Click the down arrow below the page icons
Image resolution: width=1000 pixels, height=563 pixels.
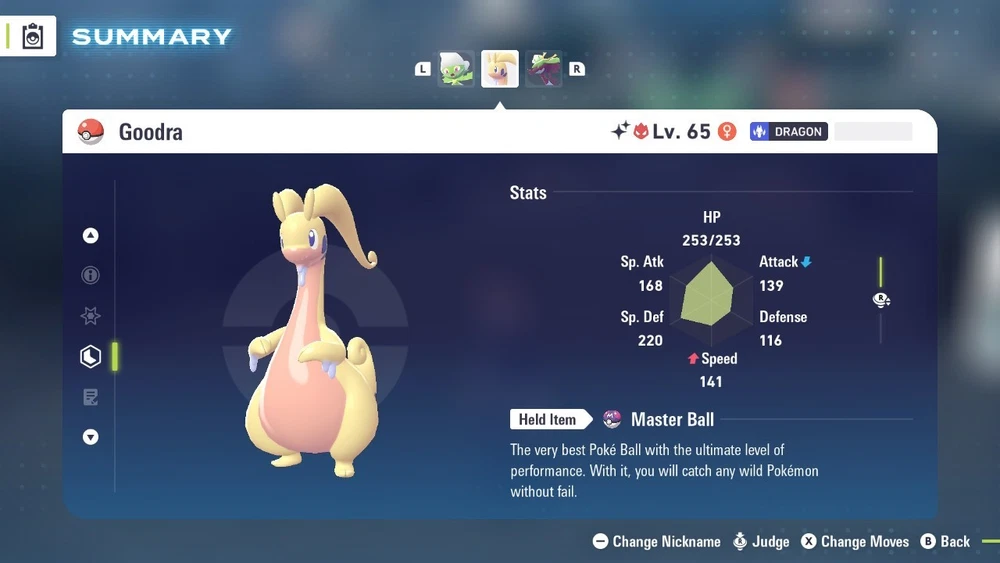click(x=91, y=437)
